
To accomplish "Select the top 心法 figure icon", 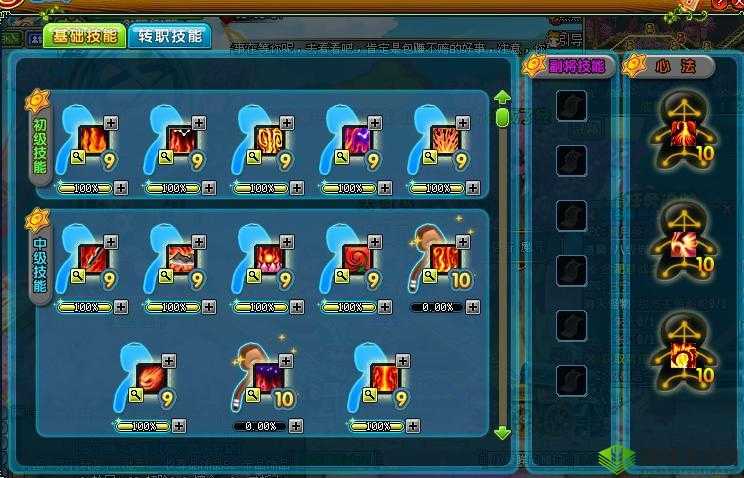I will coord(680,132).
